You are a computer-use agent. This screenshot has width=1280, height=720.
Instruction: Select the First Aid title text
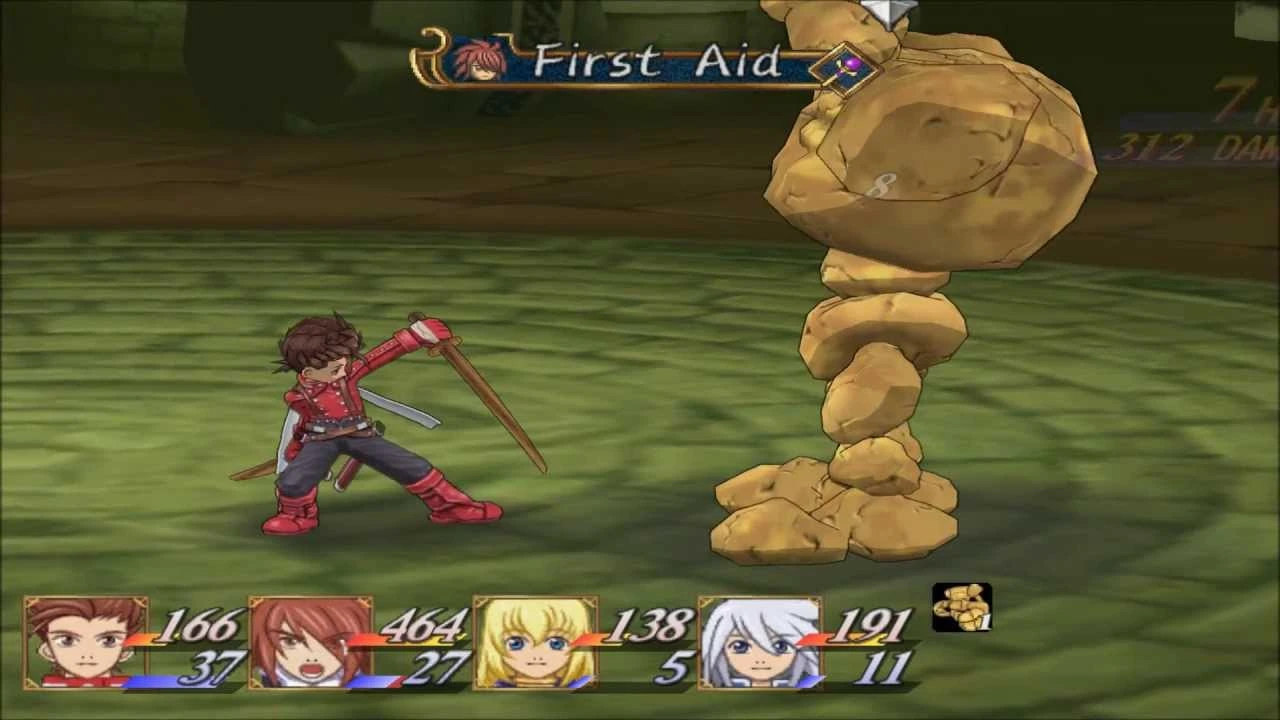[660, 62]
